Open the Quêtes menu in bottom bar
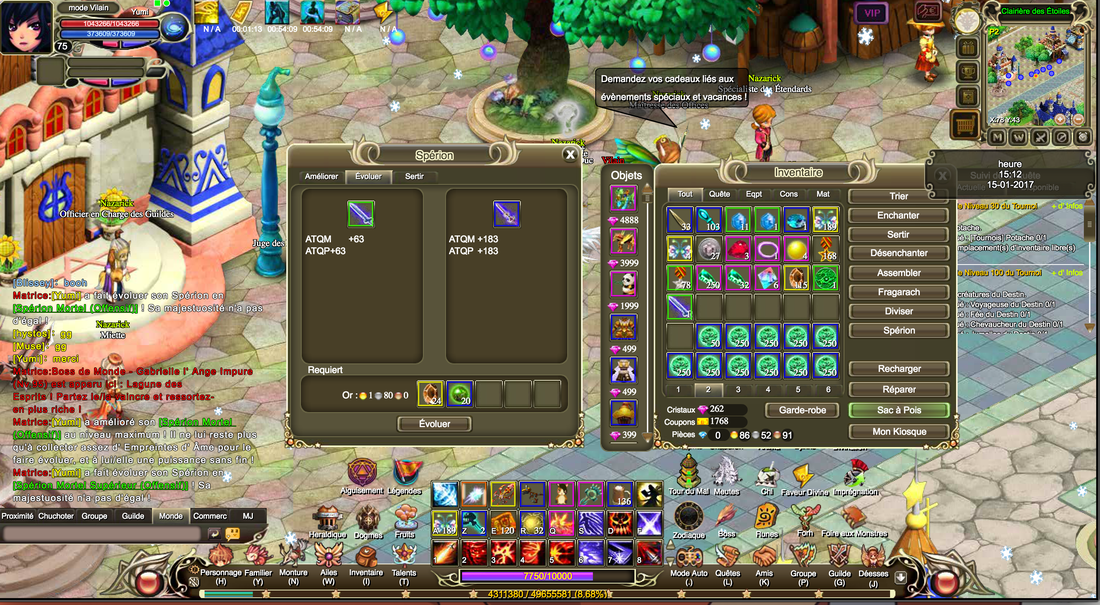 click(730, 577)
